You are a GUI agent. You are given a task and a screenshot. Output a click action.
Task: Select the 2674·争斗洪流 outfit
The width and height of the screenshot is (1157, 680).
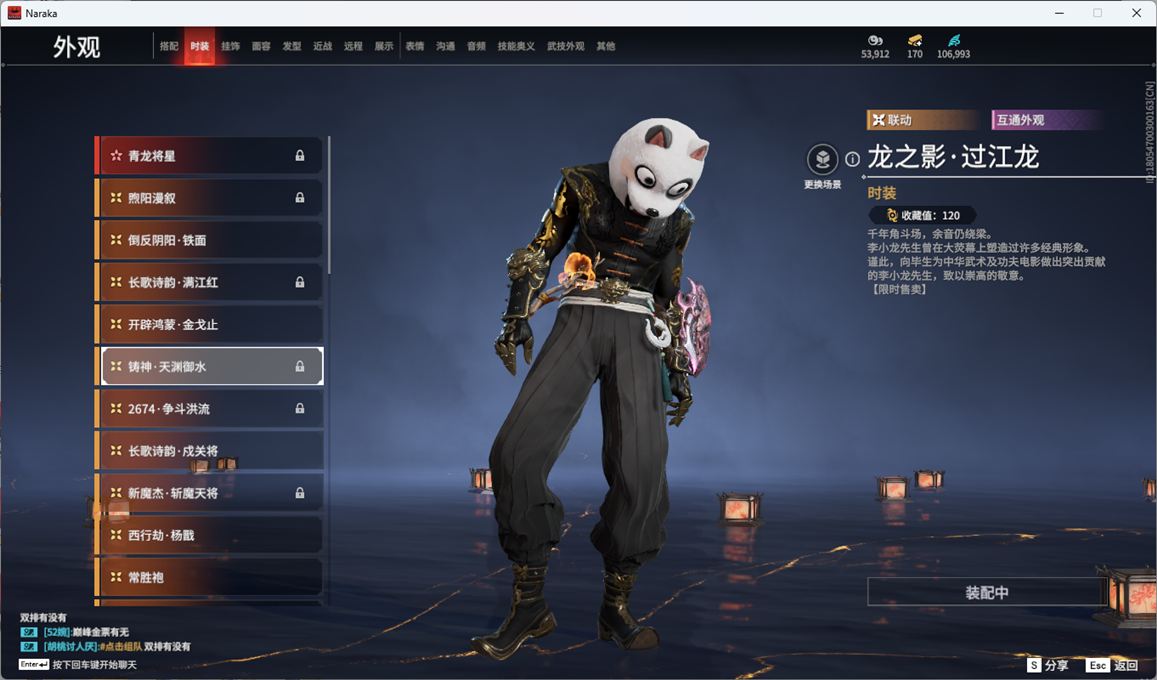tap(210, 408)
